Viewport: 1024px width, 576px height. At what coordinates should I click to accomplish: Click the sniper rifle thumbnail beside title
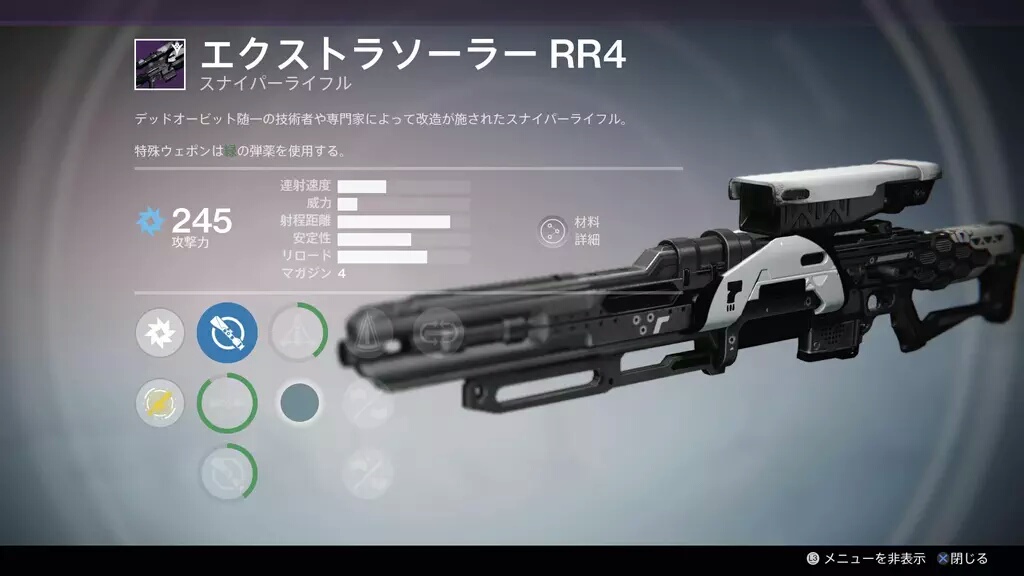(x=159, y=65)
